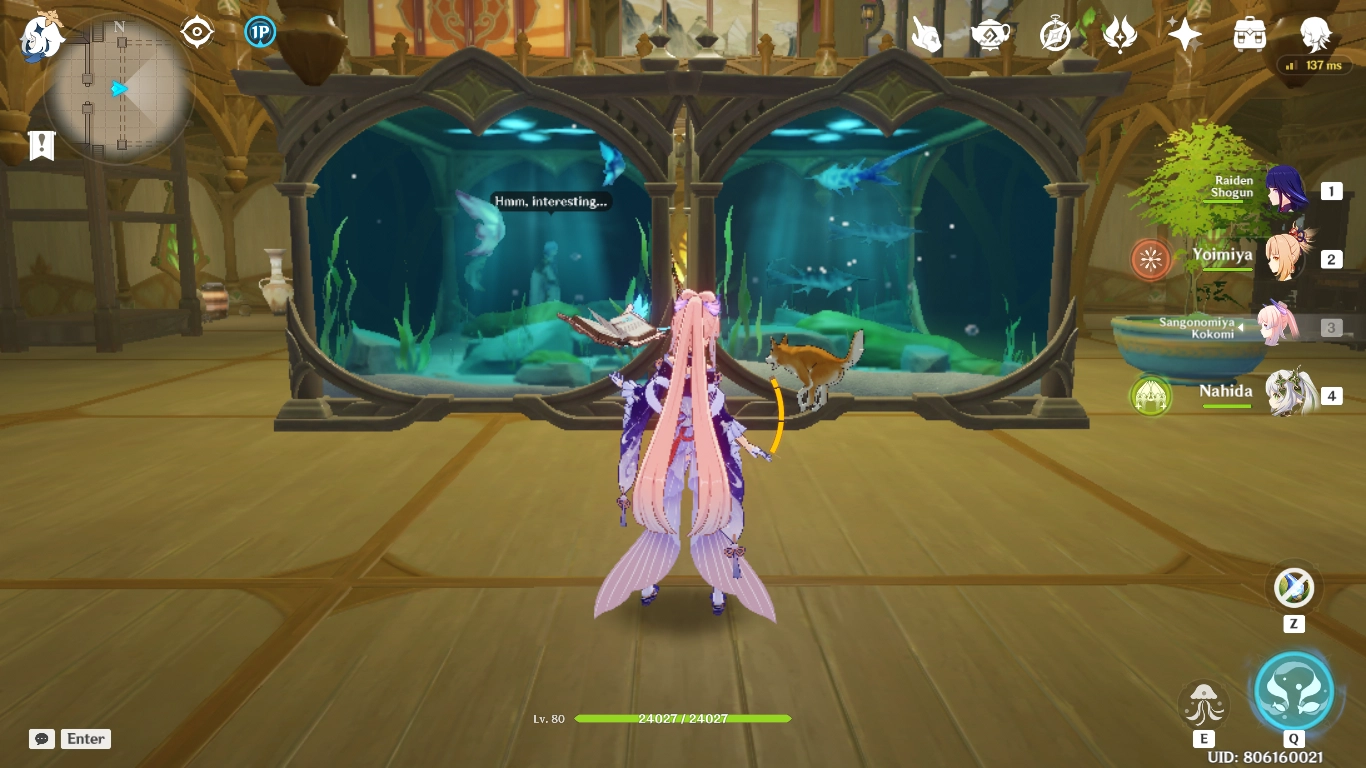Open chat via the speech bubble icon
1366x768 pixels.
(x=42, y=738)
